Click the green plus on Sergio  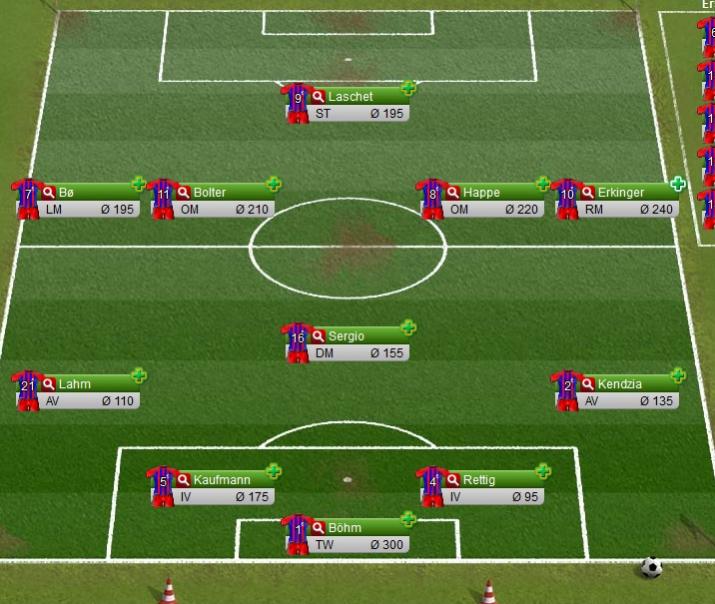[408, 328]
